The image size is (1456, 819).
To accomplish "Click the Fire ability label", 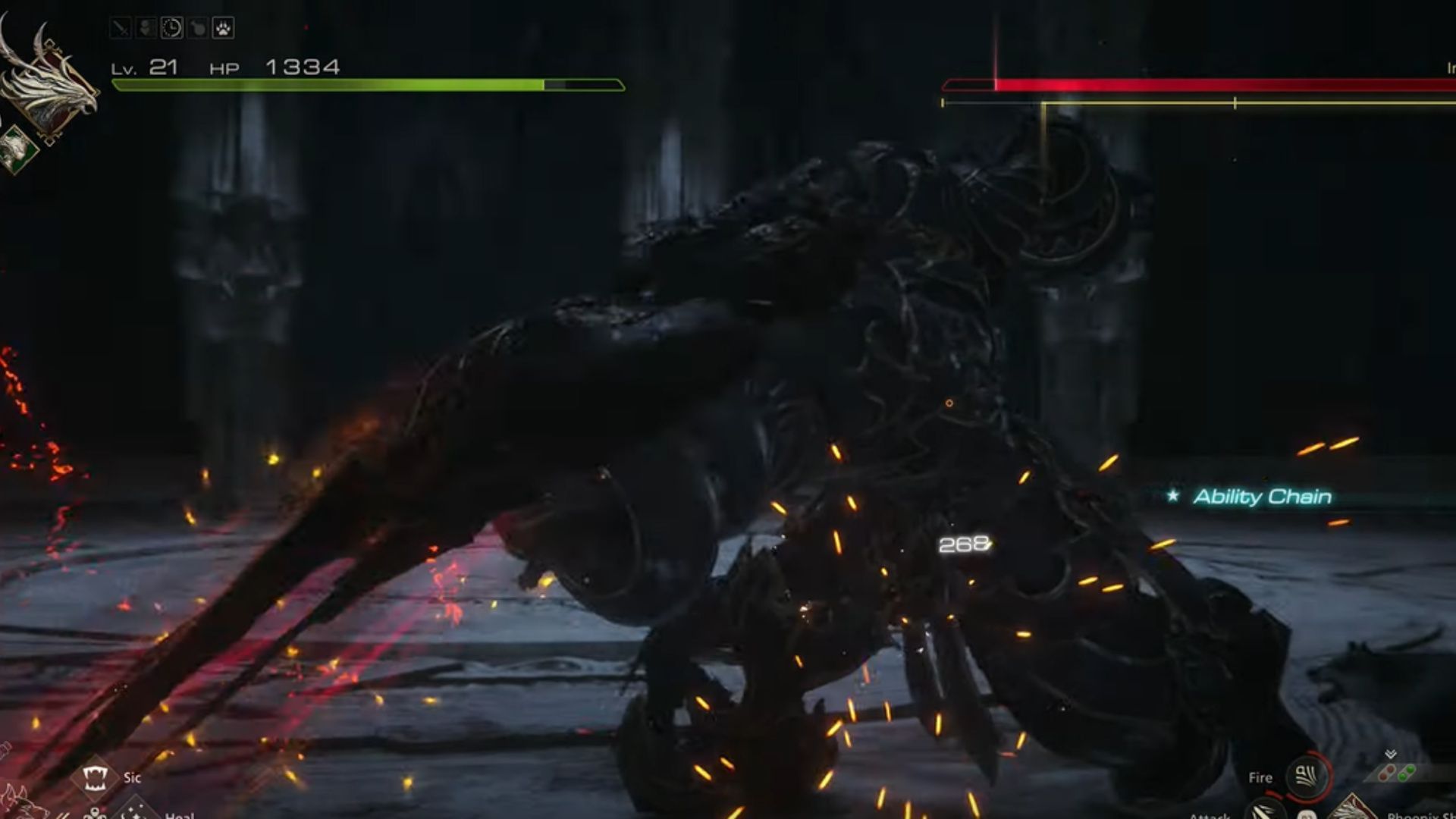I will click(x=1260, y=777).
